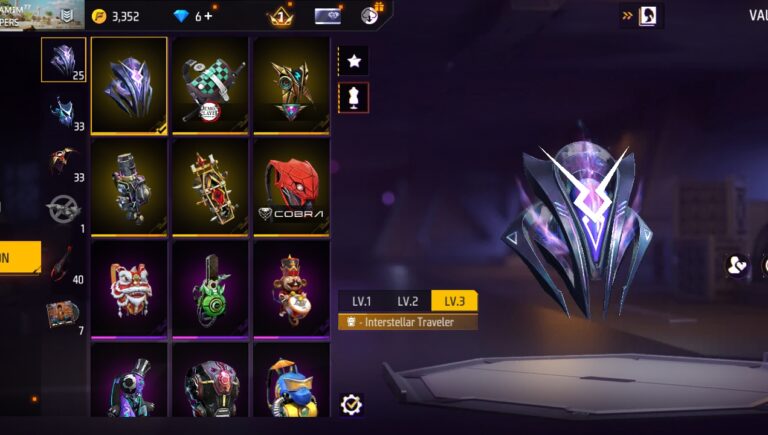The width and height of the screenshot is (768, 435).
Task: Open the category showing 40 items
Action: [x=62, y=263]
